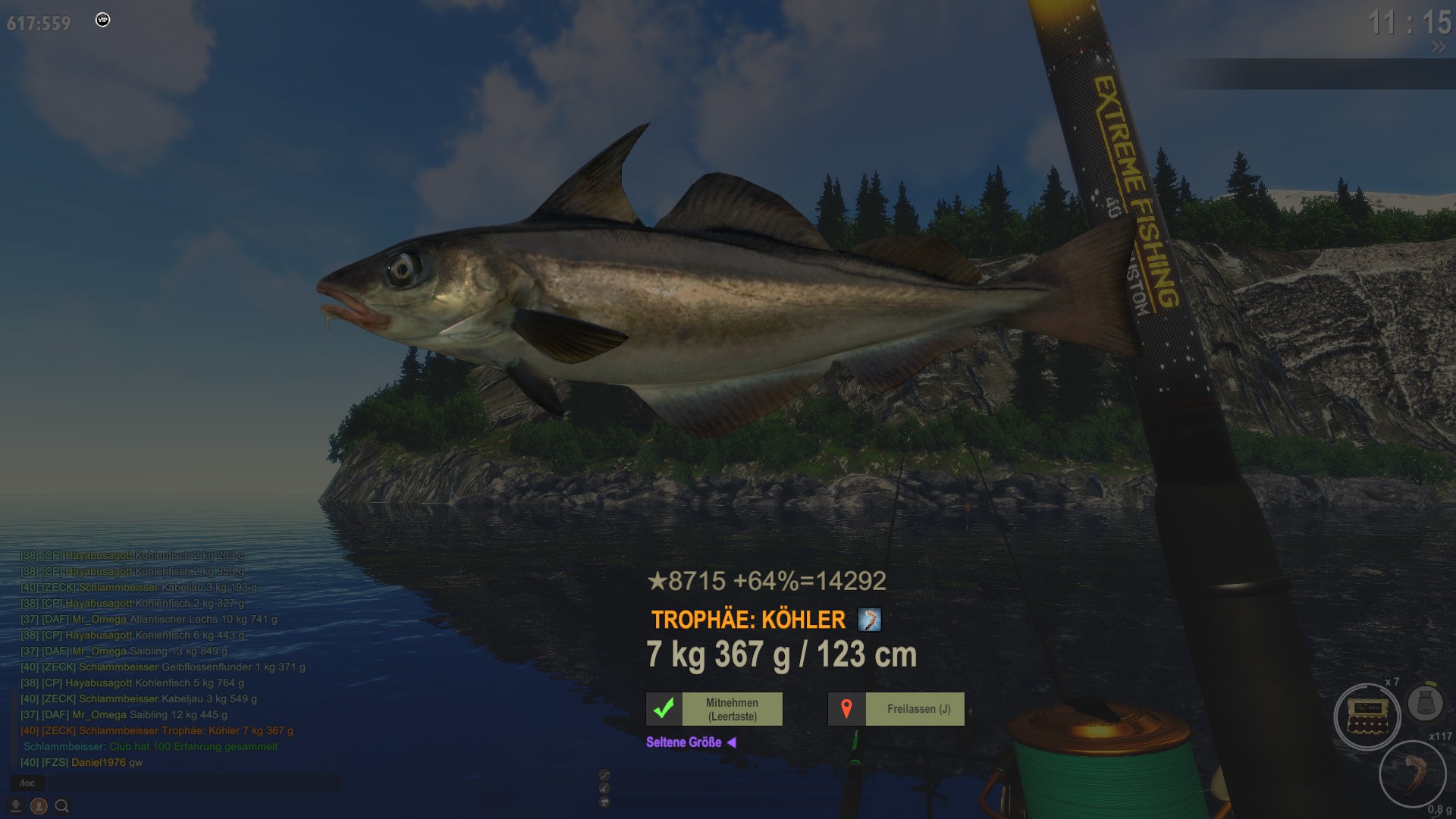1456x819 pixels.
Task: Open the chat player profile icon
Action: [x=39, y=806]
